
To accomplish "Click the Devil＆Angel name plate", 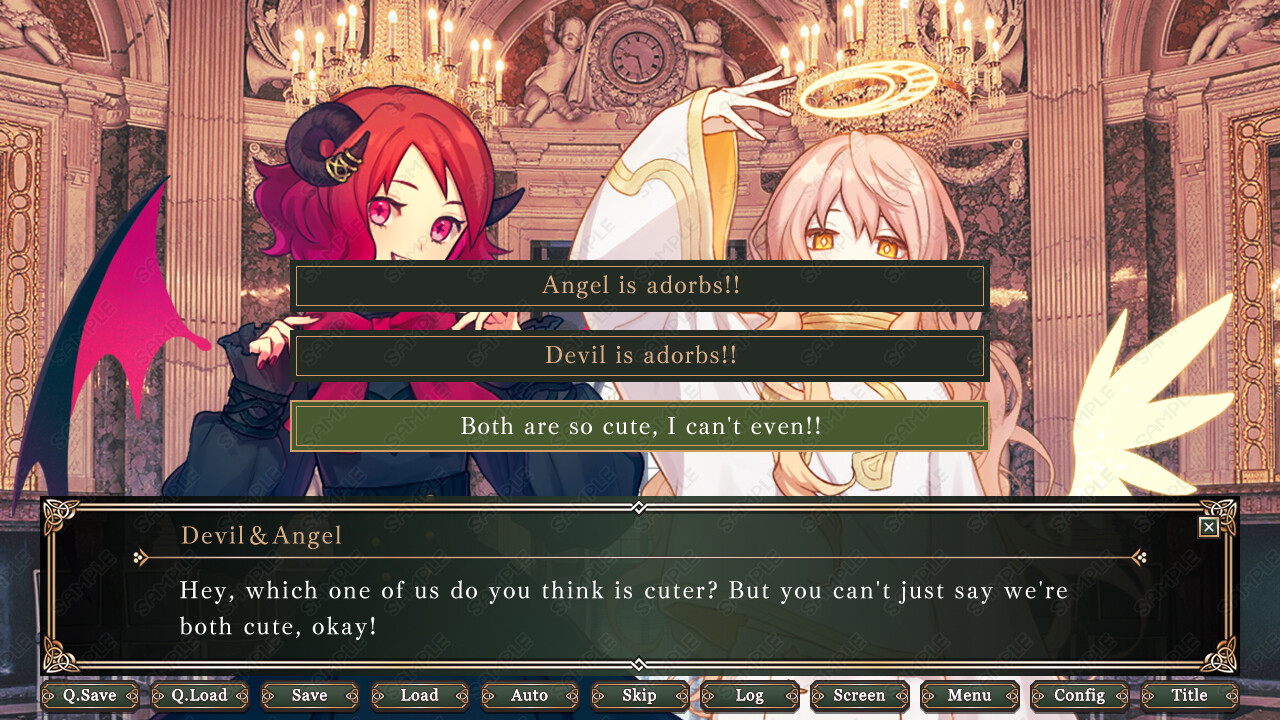I will 264,535.
